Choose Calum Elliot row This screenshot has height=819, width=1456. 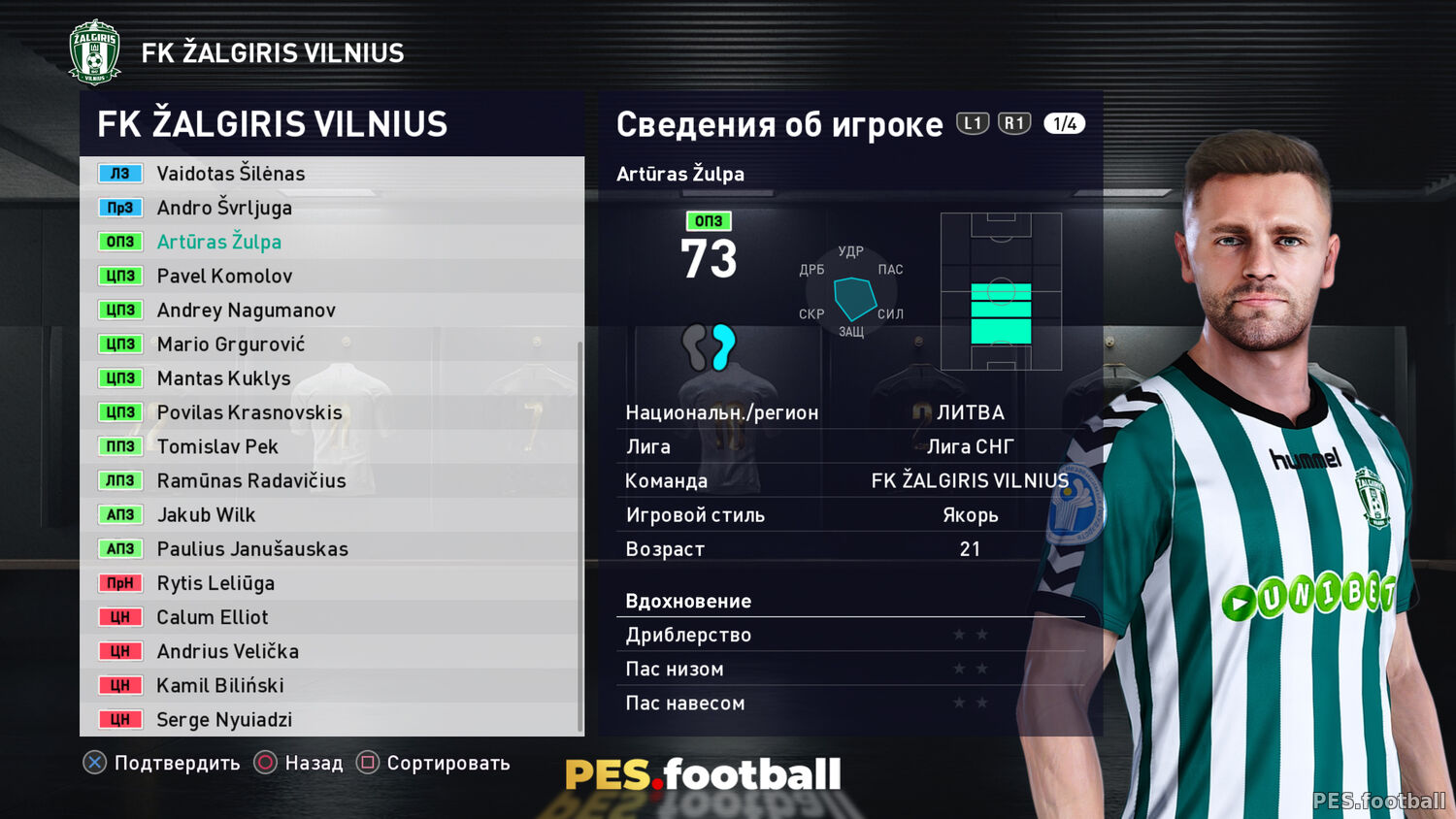213,617
